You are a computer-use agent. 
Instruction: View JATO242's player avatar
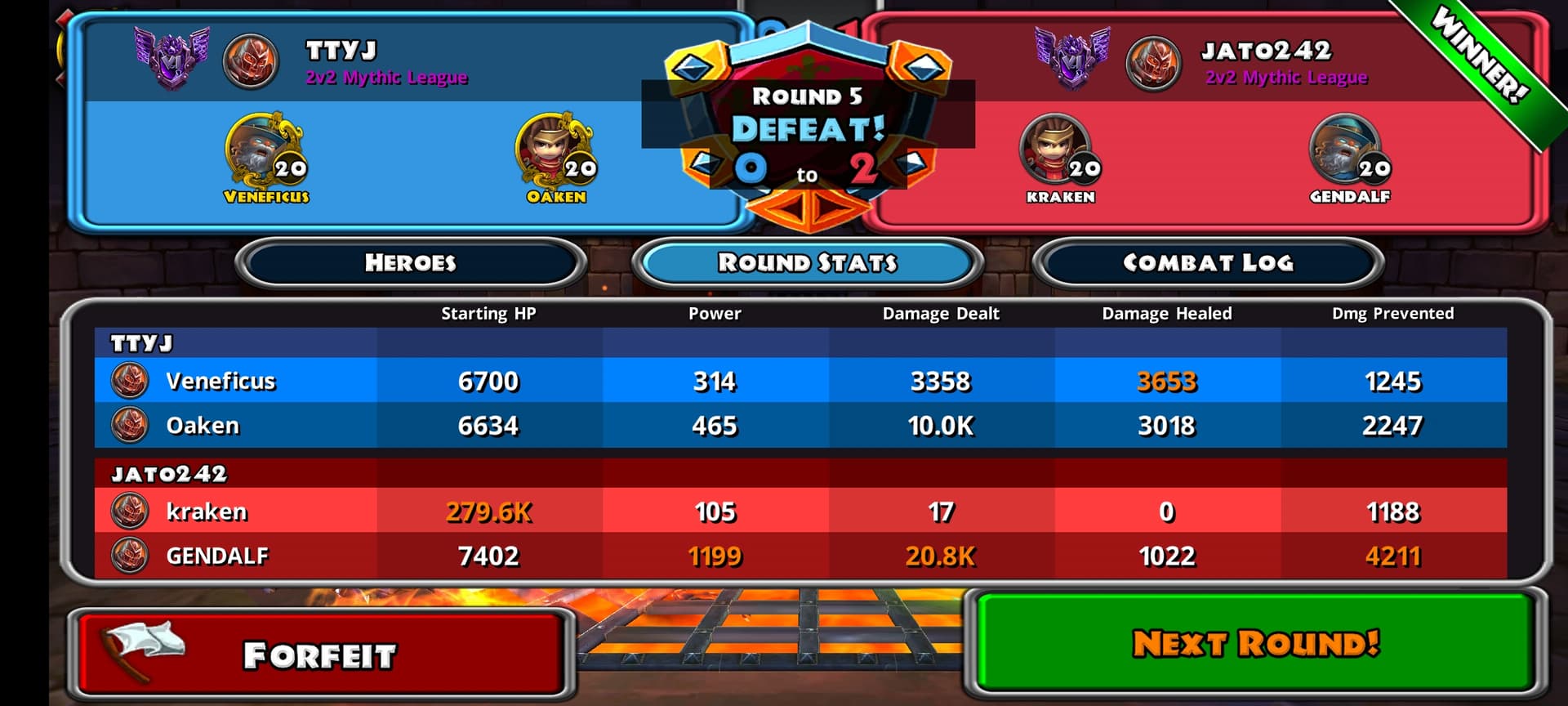(1153, 62)
